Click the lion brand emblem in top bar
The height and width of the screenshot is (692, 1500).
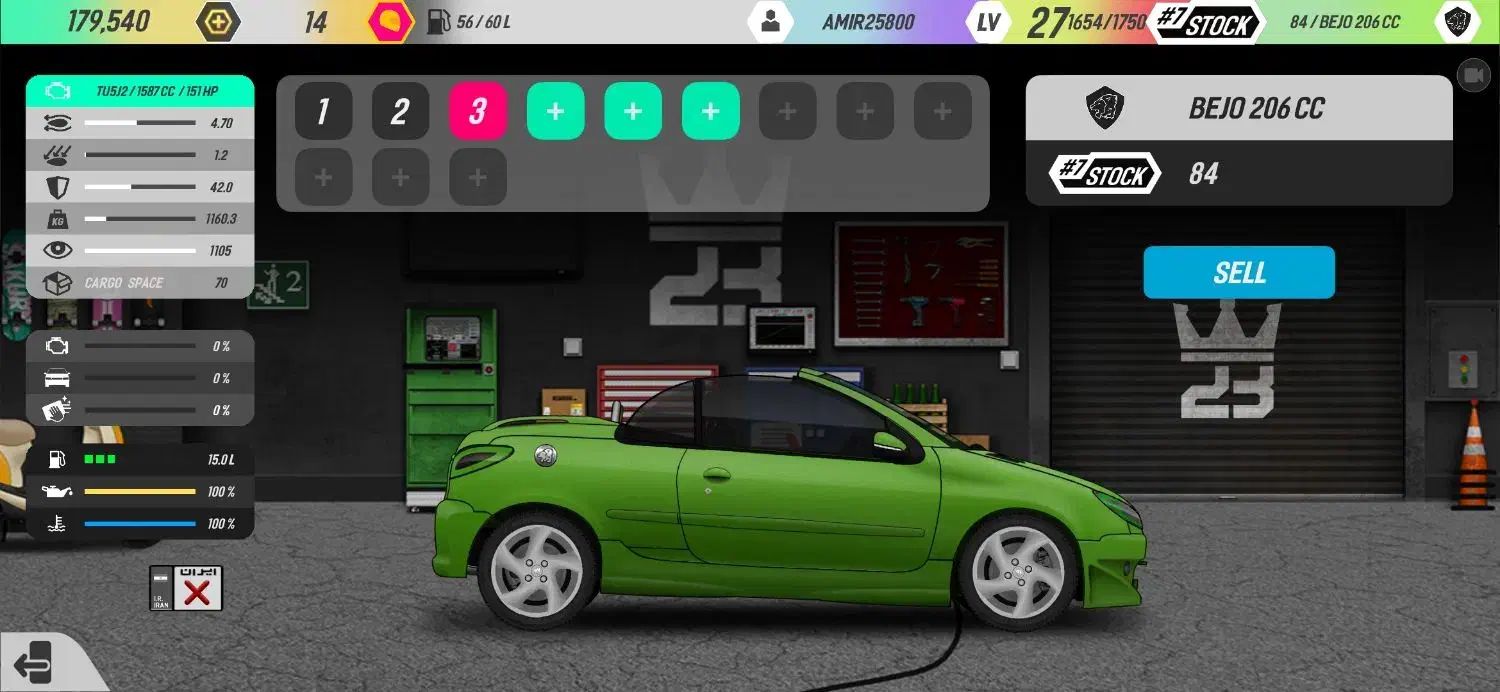point(1457,22)
